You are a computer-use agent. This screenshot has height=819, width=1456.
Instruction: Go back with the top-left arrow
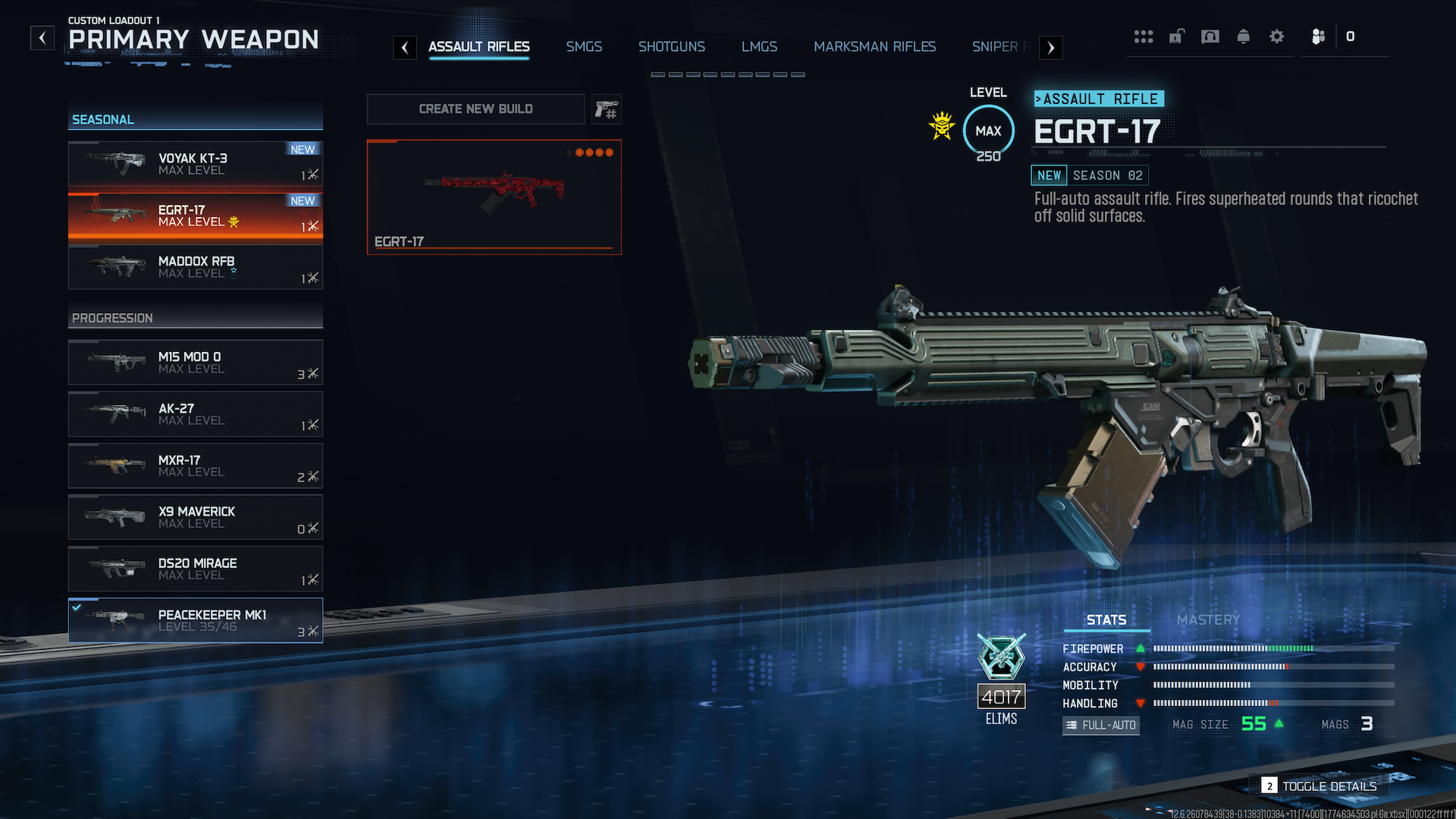tap(42, 38)
